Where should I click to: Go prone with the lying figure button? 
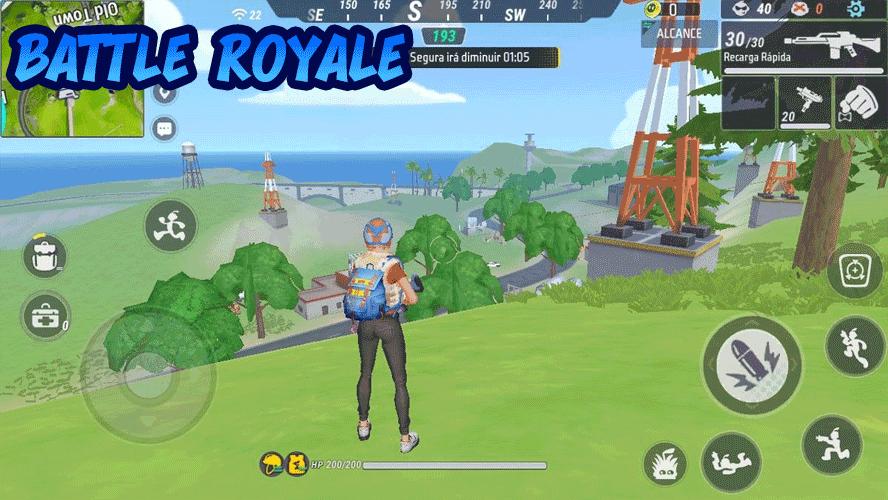pos(731,462)
